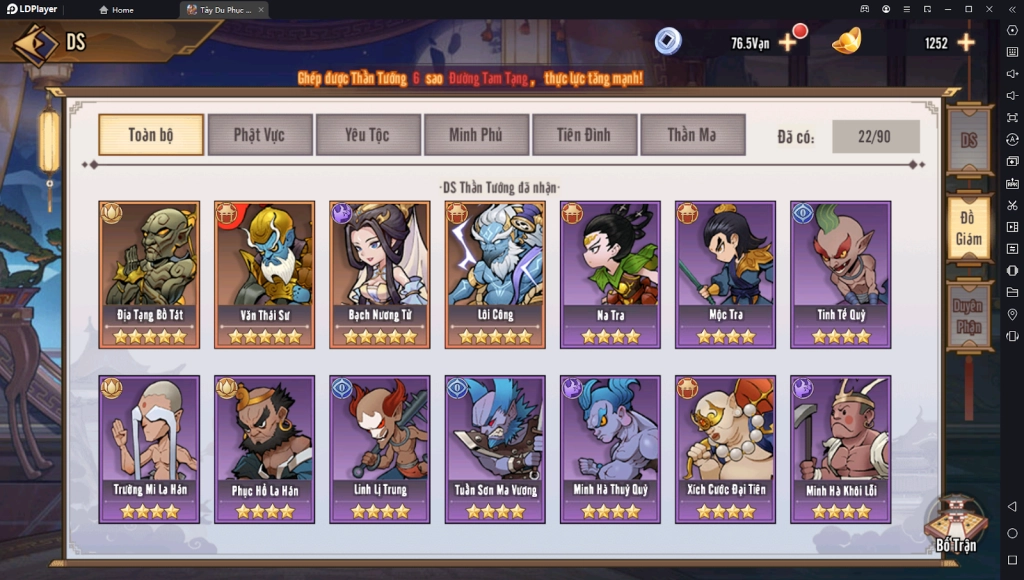1024x580 pixels.
Task: Choose the Mộc Tra hero card
Action: (725, 273)
